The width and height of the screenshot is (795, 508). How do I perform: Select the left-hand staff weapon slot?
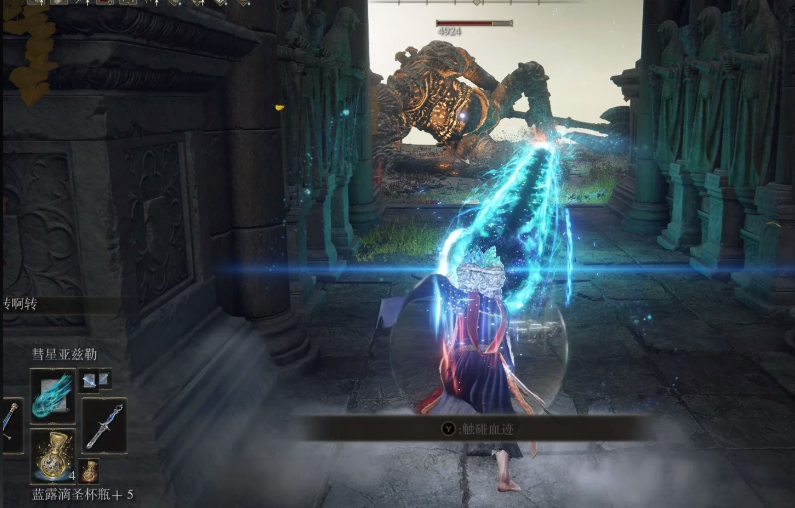(10, 425)
